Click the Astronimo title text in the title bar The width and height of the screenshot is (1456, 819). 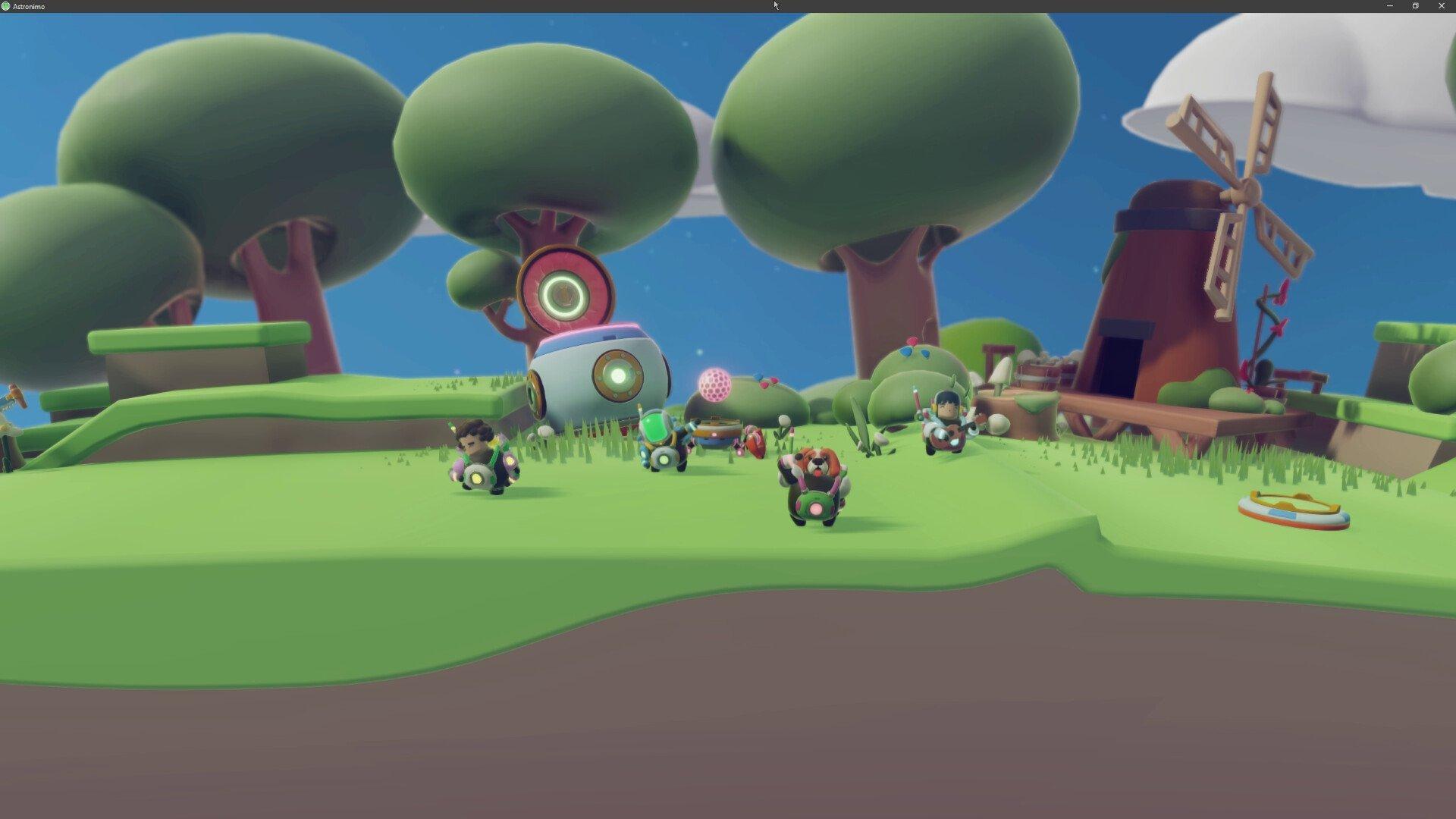pos(29,6)
